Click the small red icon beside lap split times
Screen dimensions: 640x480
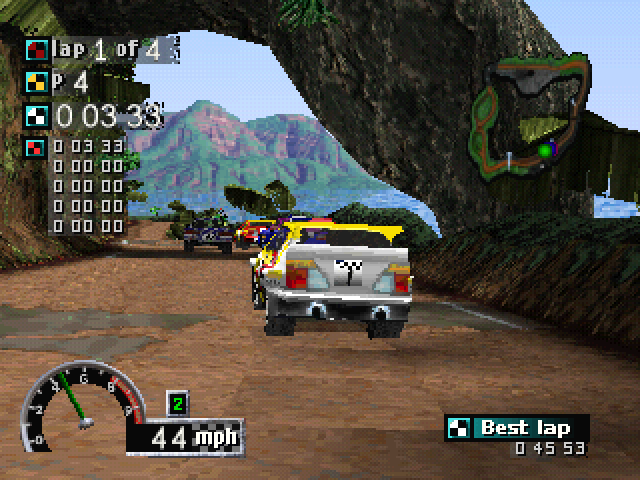pyautogui.click(x=35, y=148)
